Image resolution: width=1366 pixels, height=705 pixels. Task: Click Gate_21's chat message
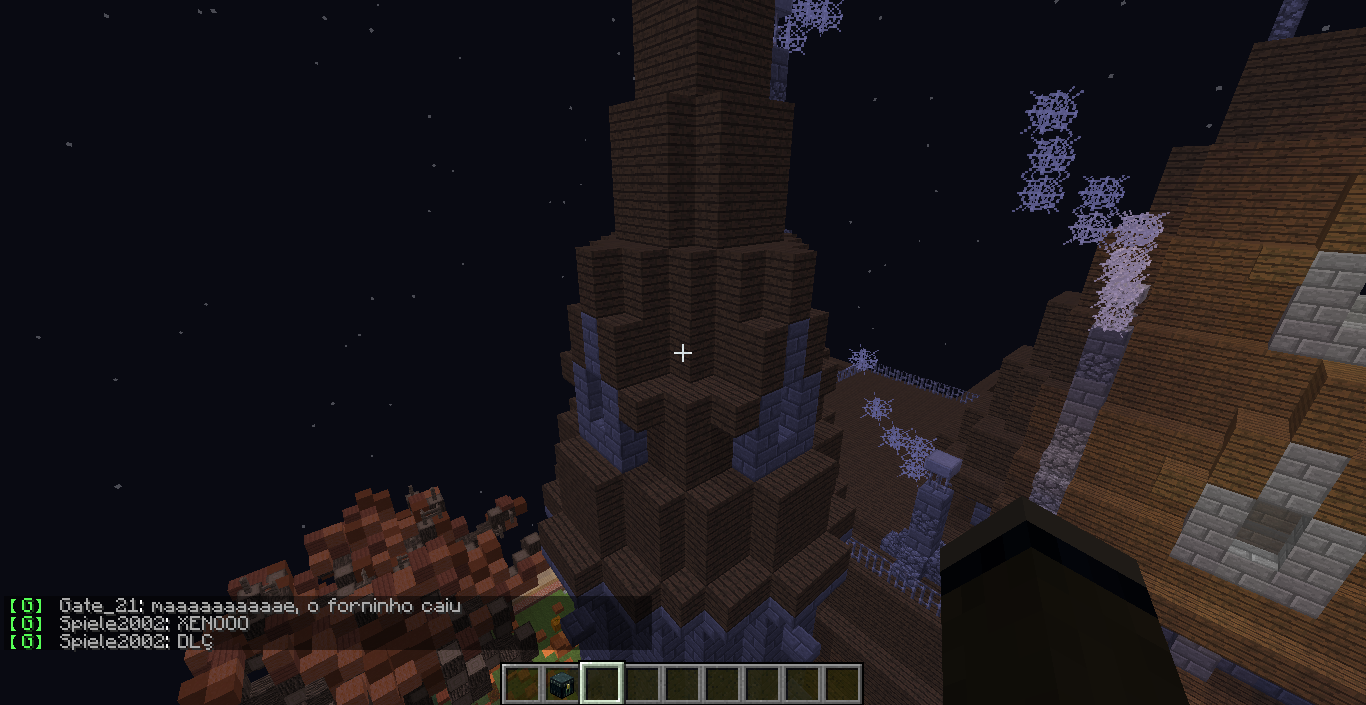[x=259, y=607]
